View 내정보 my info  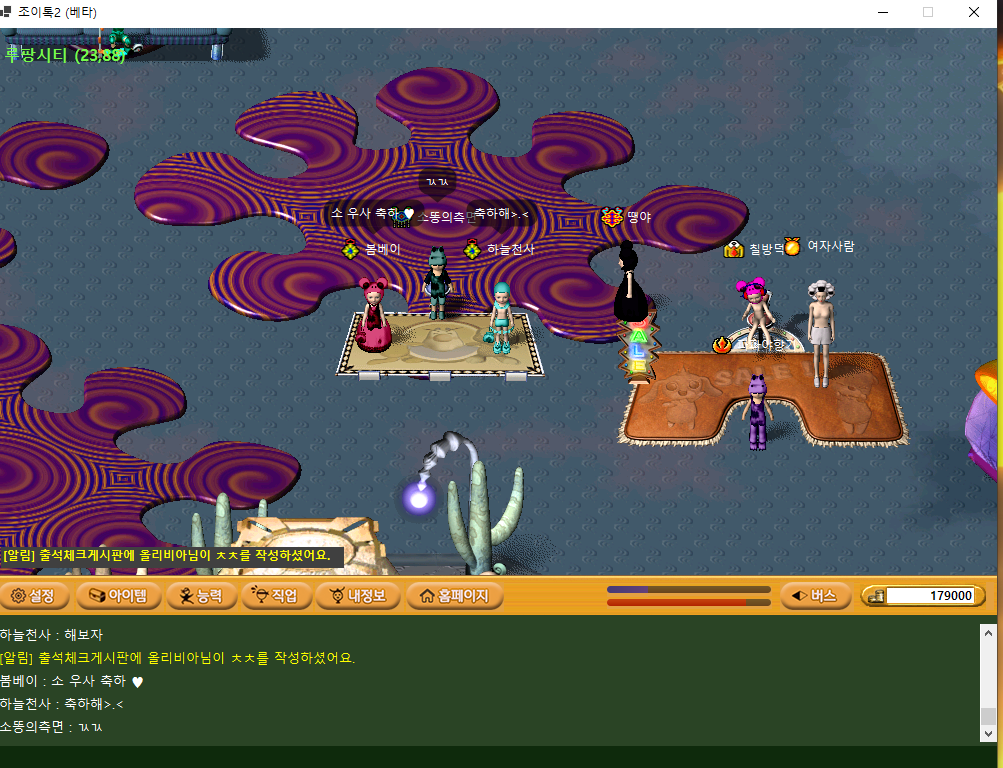[357, 596]
